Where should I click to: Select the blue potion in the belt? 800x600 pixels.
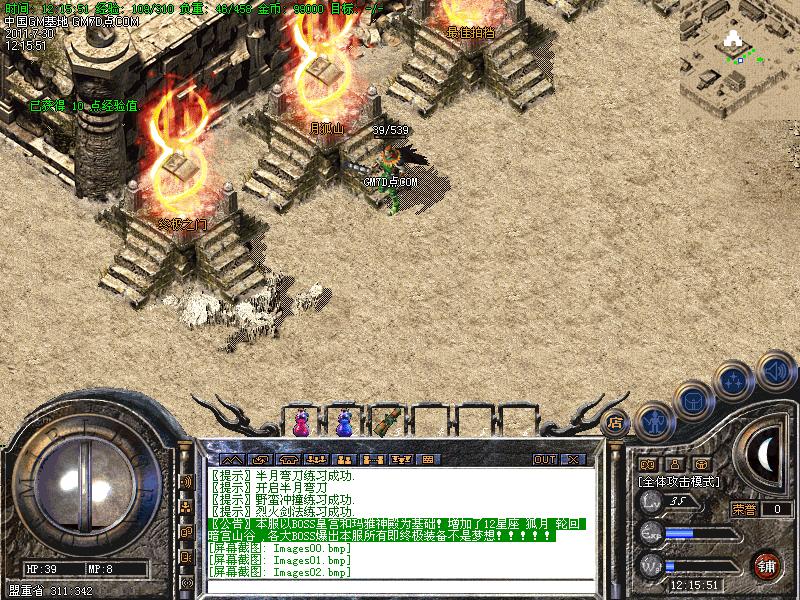pyautogui.click(x=344, y=423)
